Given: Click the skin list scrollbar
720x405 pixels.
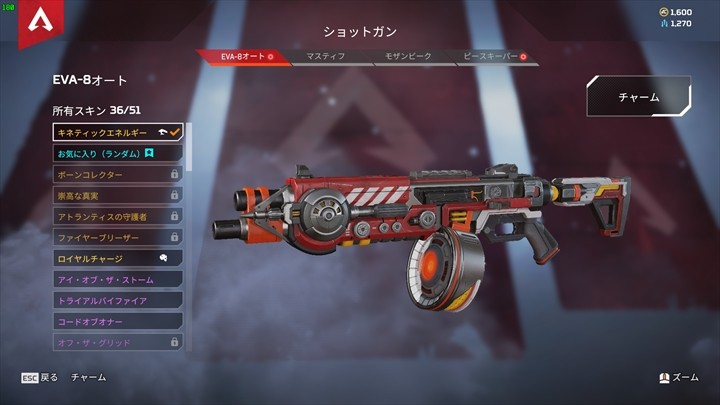Looking at the screenshot, I should coord(189,145).
